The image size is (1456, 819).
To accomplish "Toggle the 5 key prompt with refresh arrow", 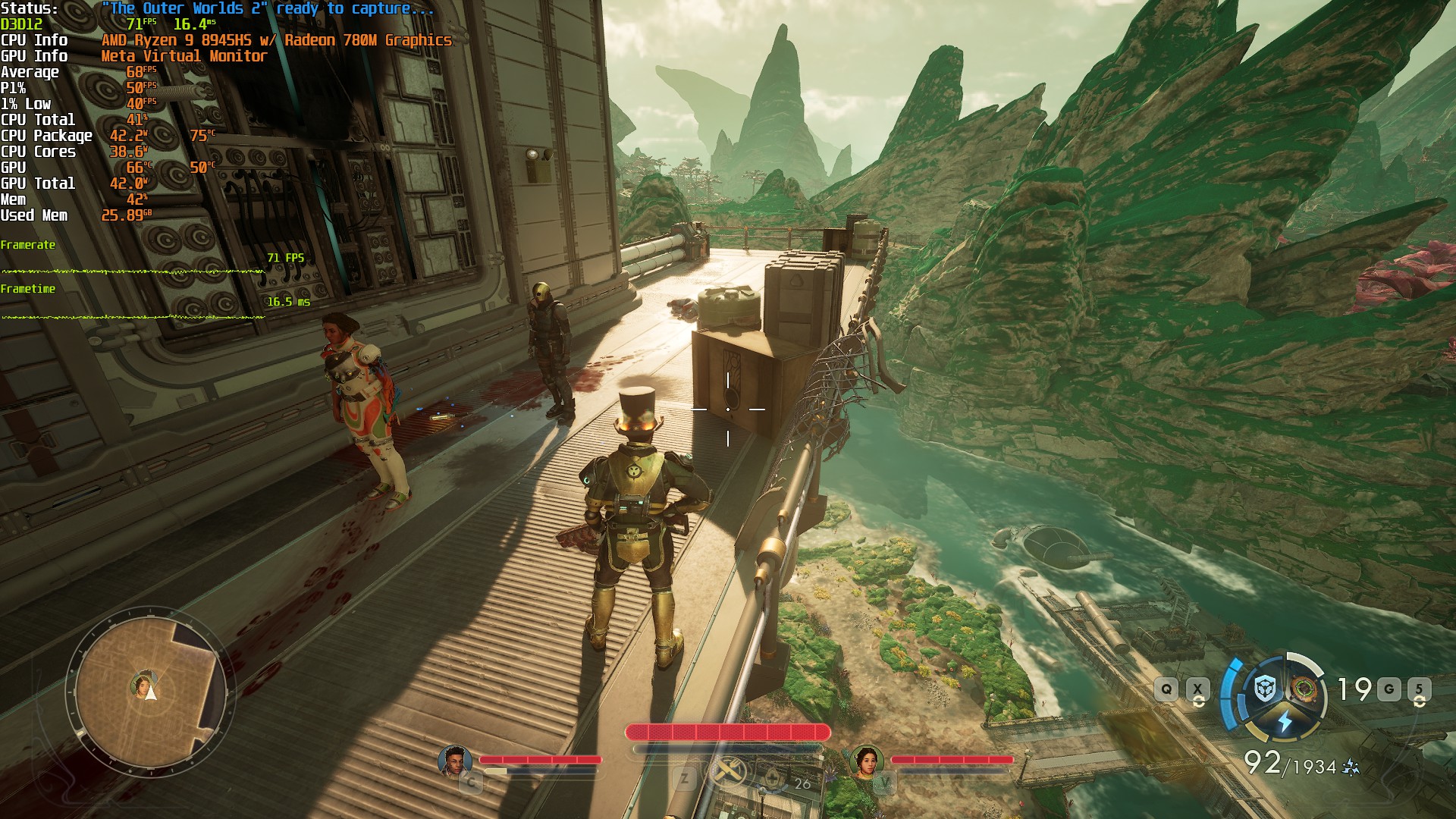I will 1419,689.
